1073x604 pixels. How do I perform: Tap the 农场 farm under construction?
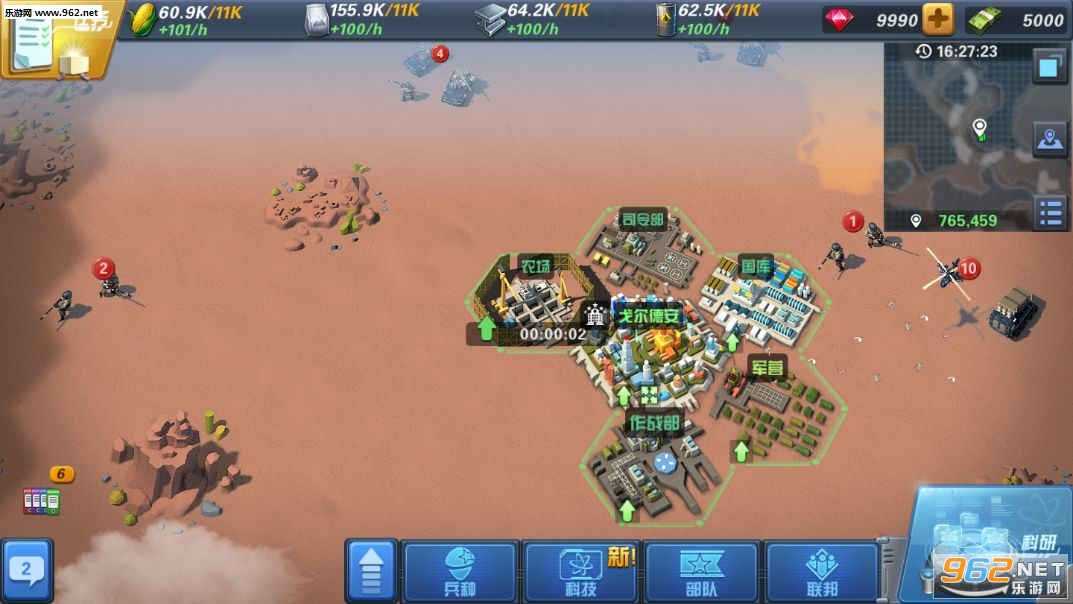pos(535,300)
